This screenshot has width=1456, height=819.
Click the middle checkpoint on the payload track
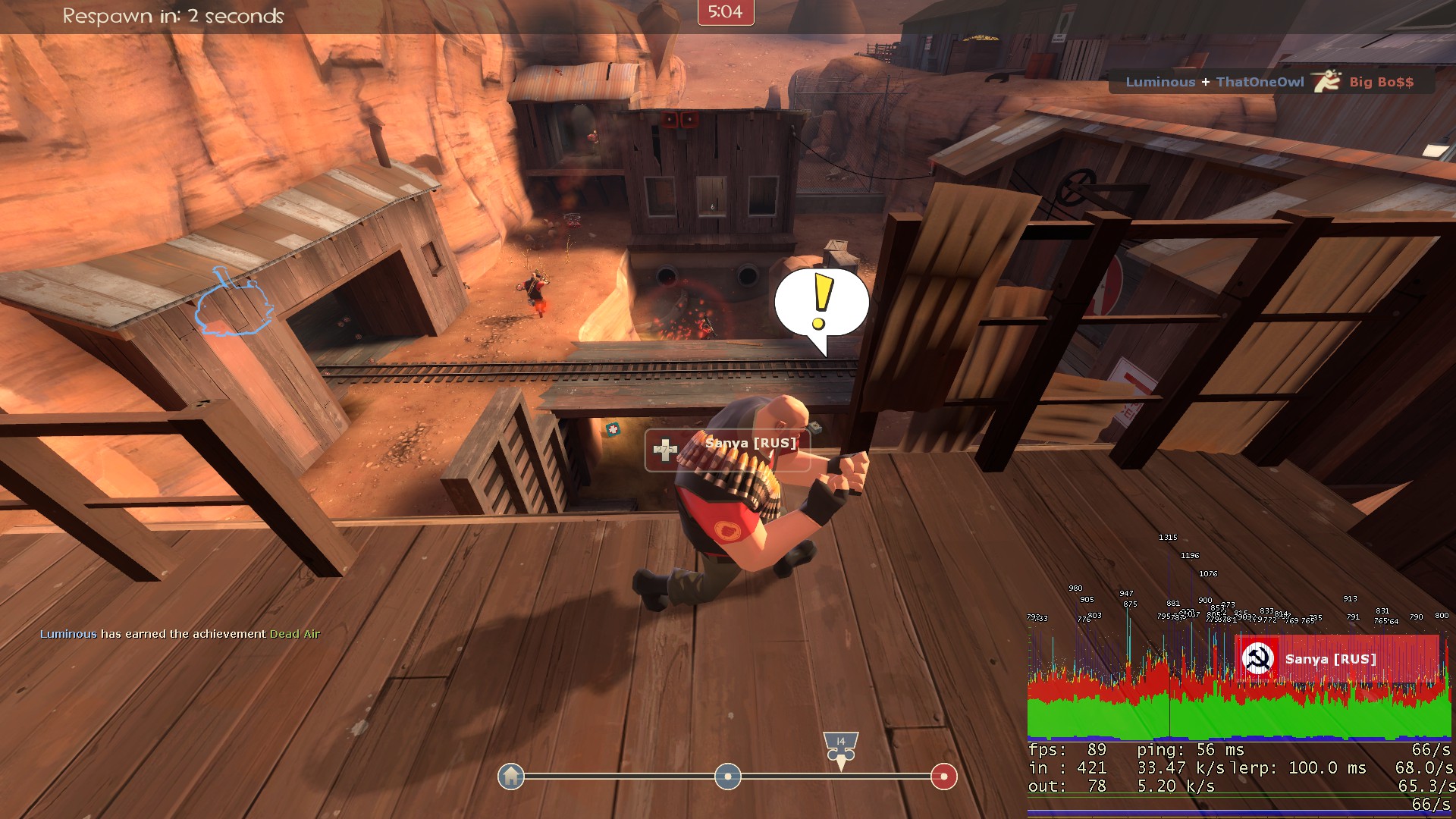[x=727, y=777]
